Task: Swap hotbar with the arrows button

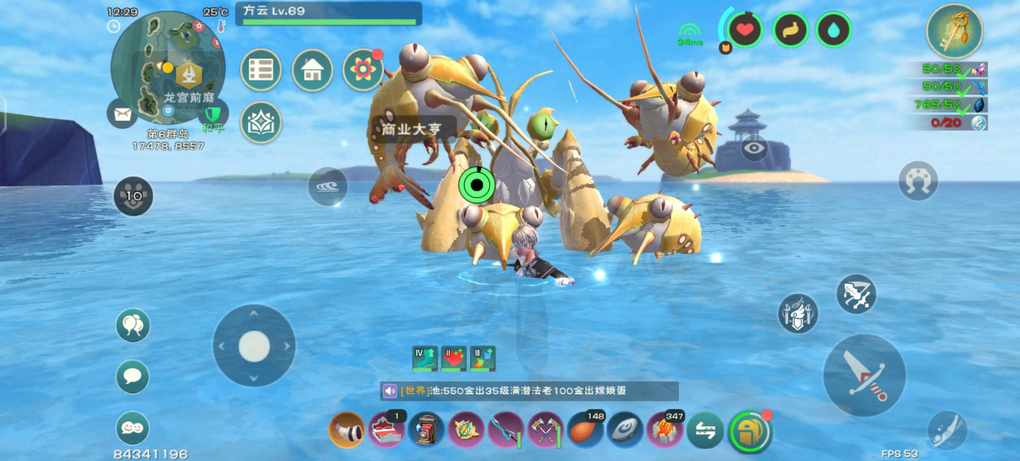Action: [x=705, y=430]
